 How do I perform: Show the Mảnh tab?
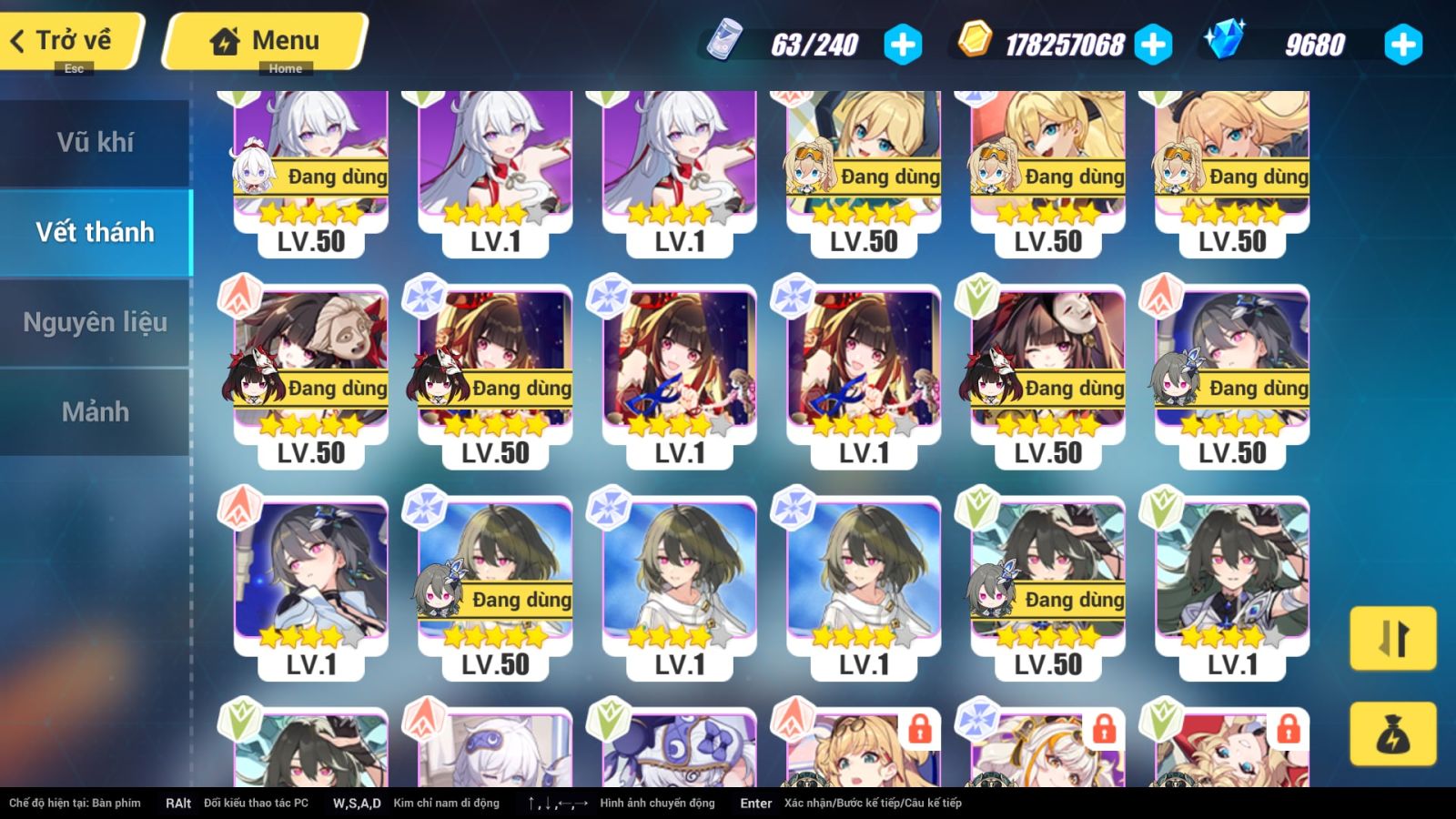(x=95, y=411)
